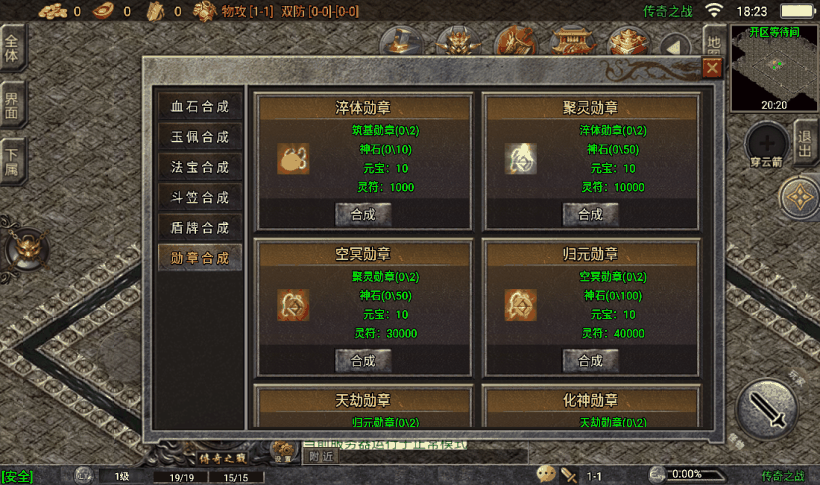Close the synthesis window
Image resolution: width=820 pixels, height=485 pixels.
click(712, 68)
